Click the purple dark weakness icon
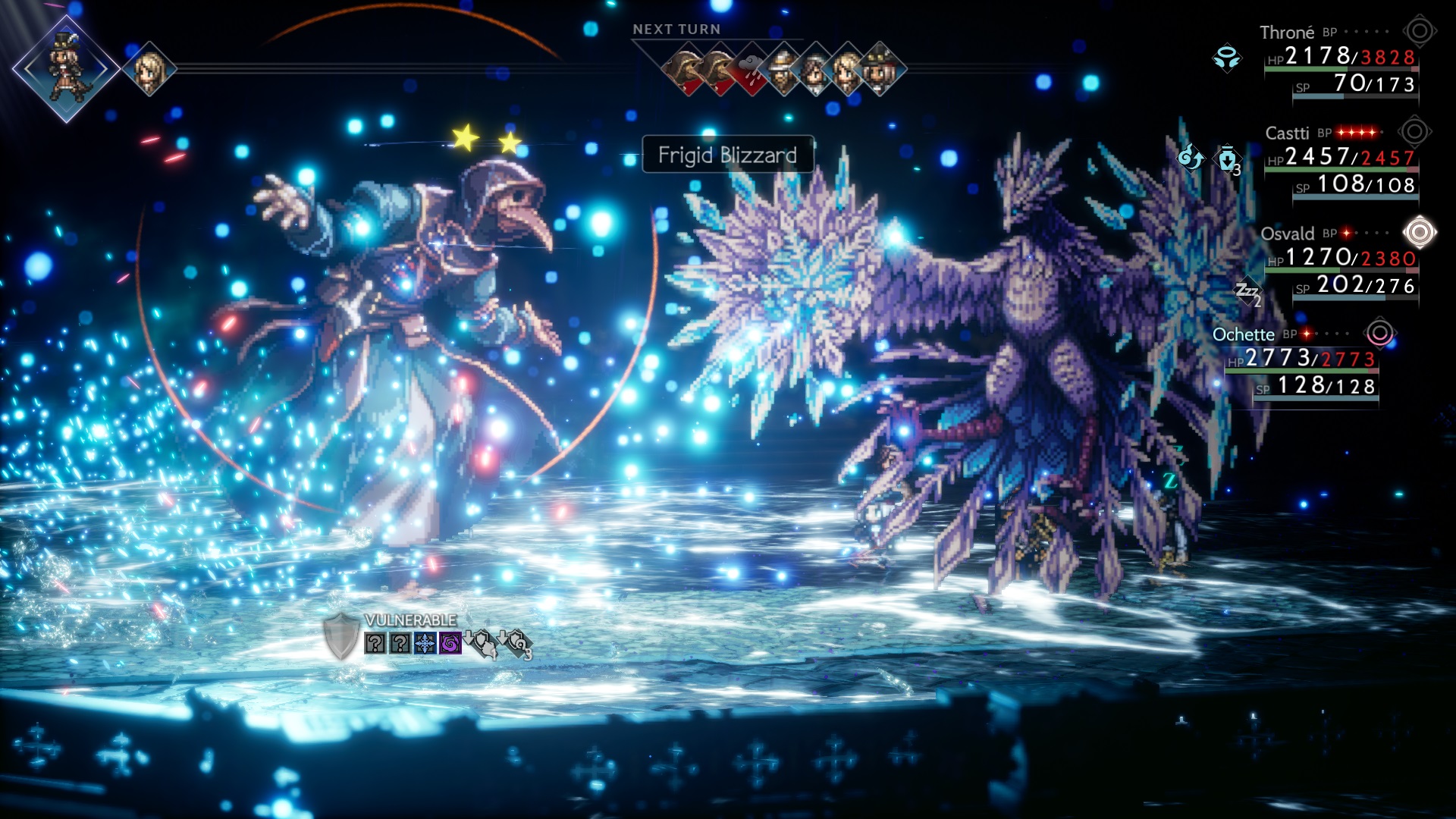Screen dimensions: 1456x819 (450, 644)
